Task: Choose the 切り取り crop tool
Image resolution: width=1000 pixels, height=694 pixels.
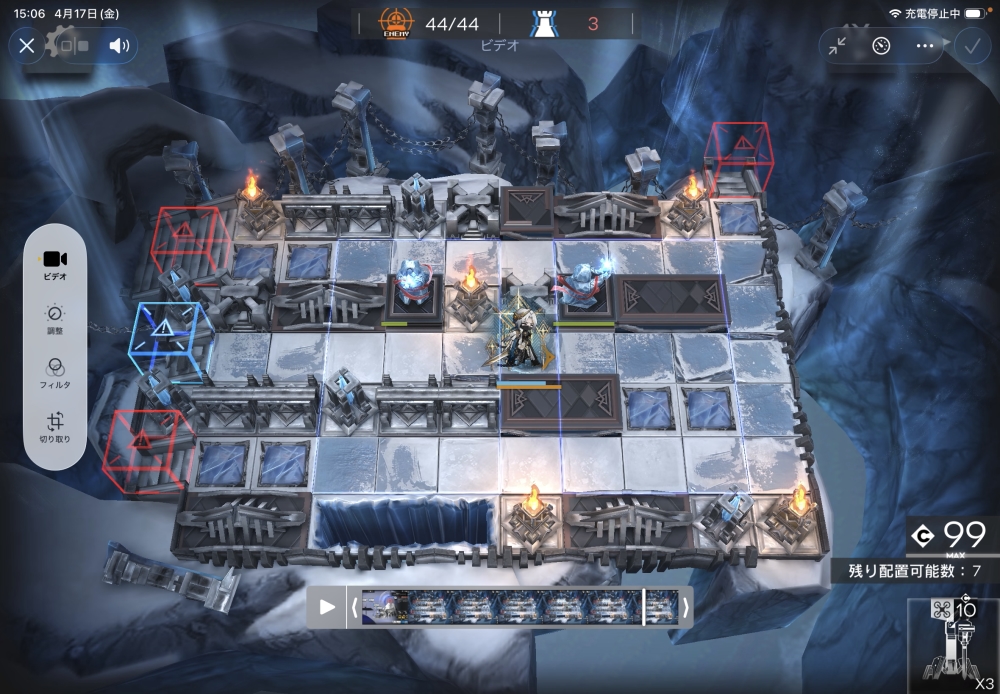Action: pos(55,428)
